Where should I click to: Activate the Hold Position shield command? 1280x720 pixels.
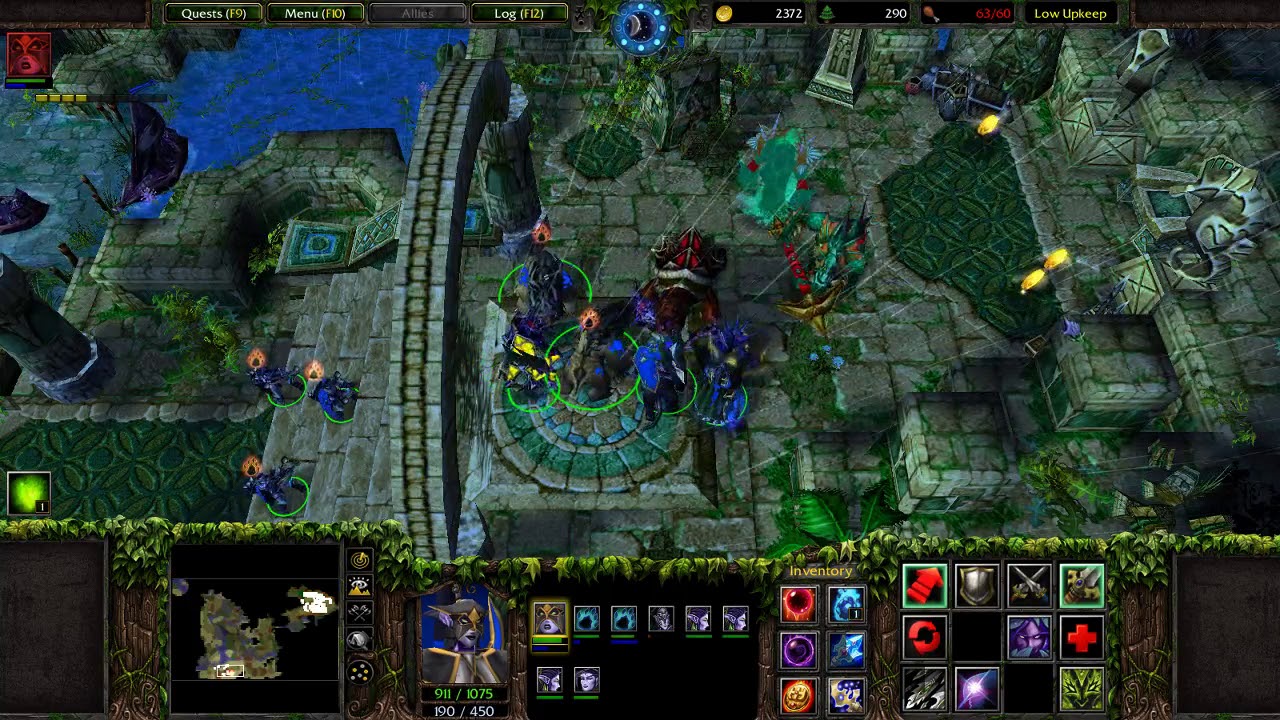(977, 586)
